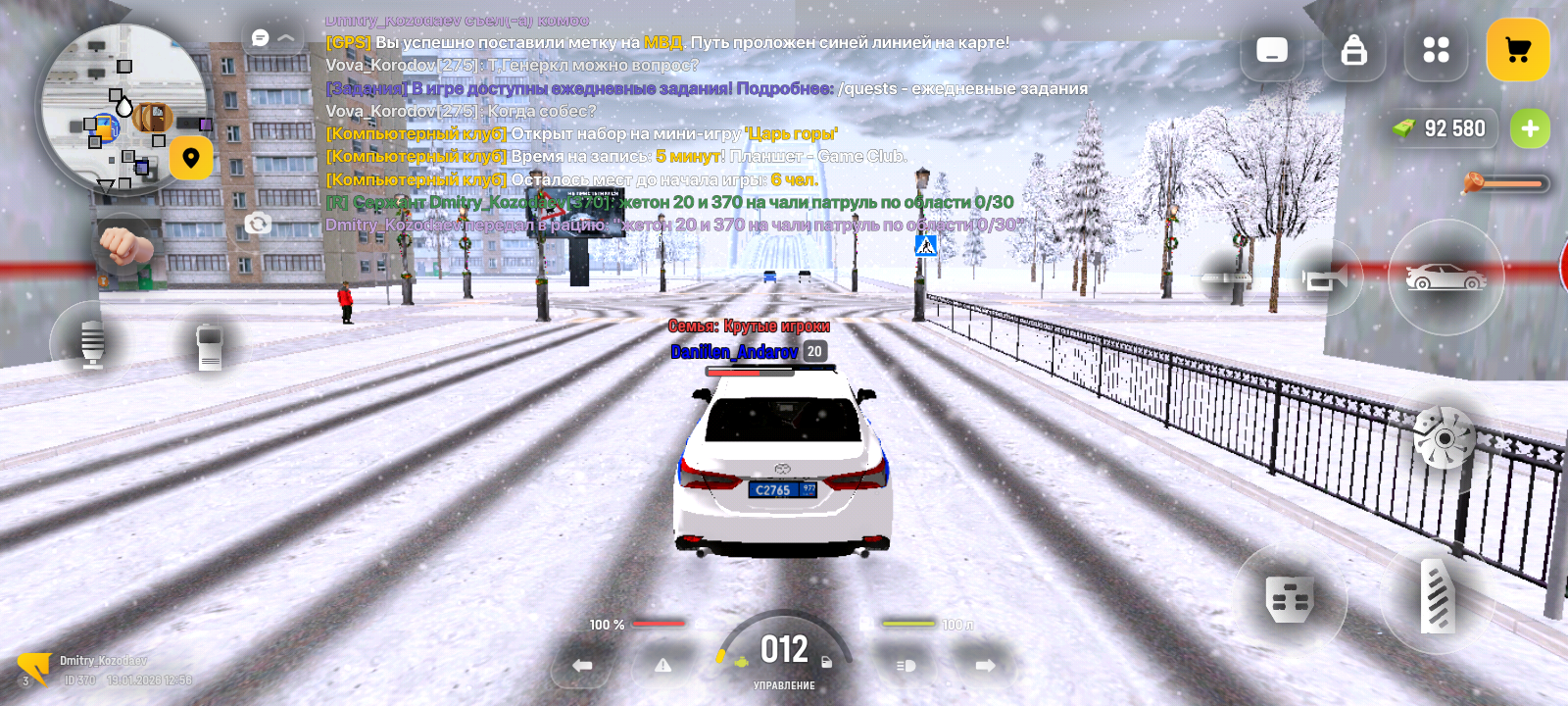Toggle the police siren lightbar
The height and width of the screenshot is (706, 1568).
coord(1227,277)
